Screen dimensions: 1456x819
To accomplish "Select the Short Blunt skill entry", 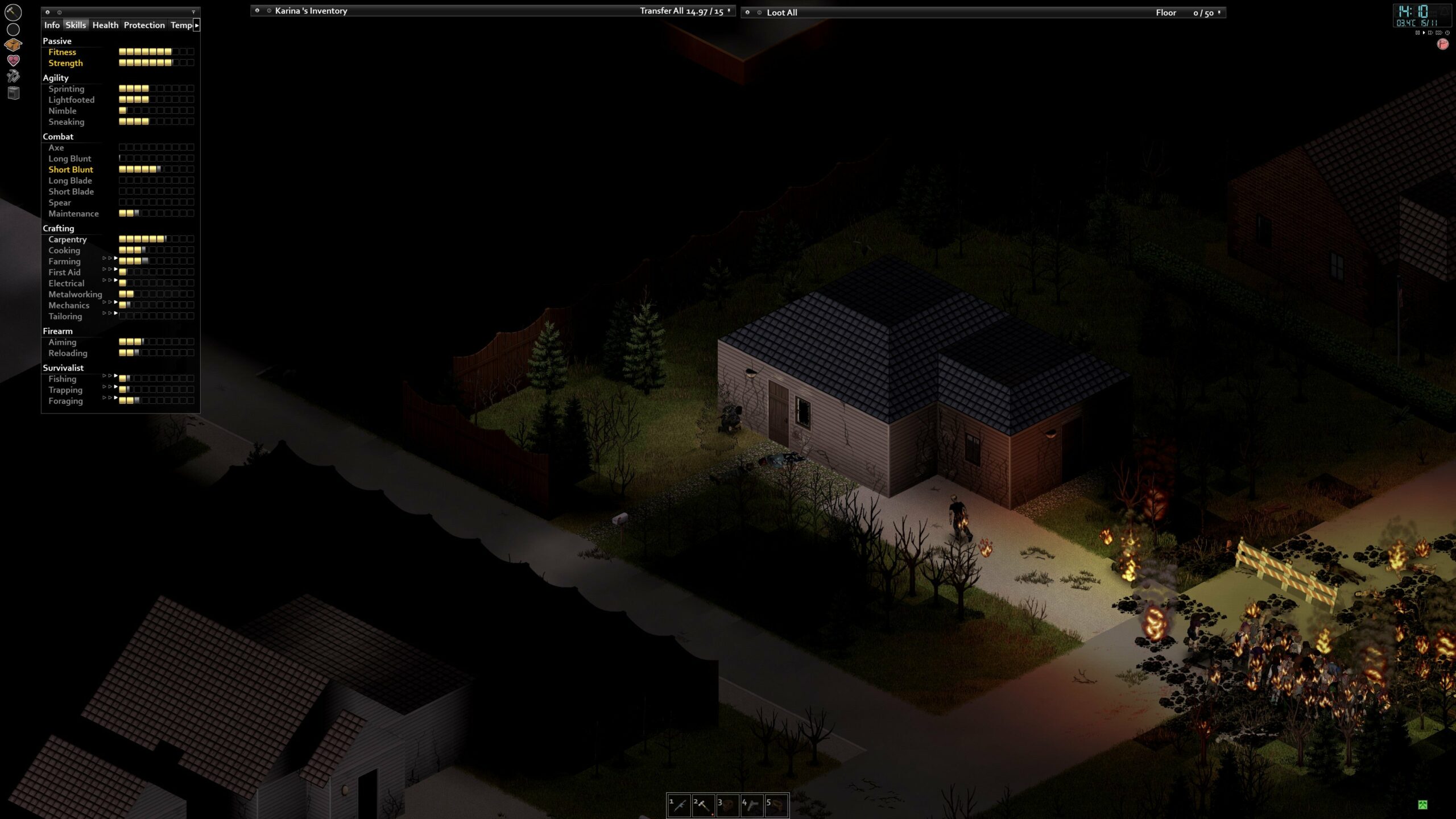I will pyautogui.click(x=71, y=169).
